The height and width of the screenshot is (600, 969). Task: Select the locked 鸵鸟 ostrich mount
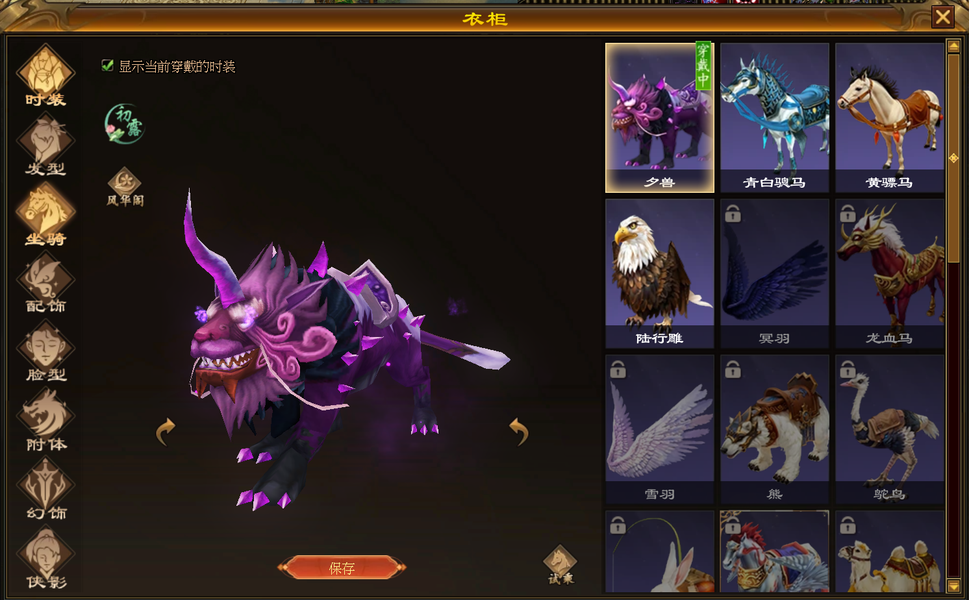[x=890, y=429]
